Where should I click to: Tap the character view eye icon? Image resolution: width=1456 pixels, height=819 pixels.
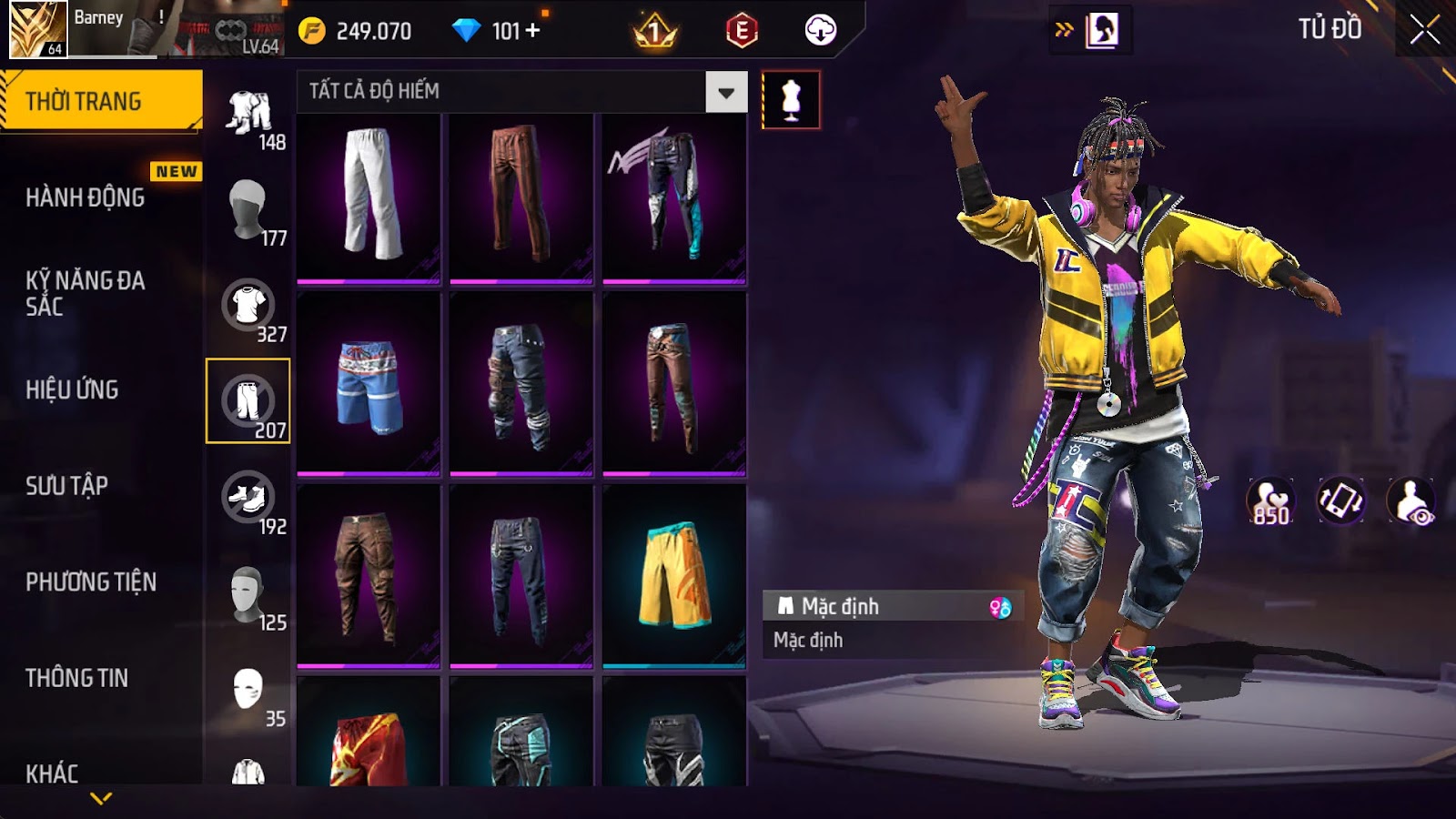coord(1411,501)
